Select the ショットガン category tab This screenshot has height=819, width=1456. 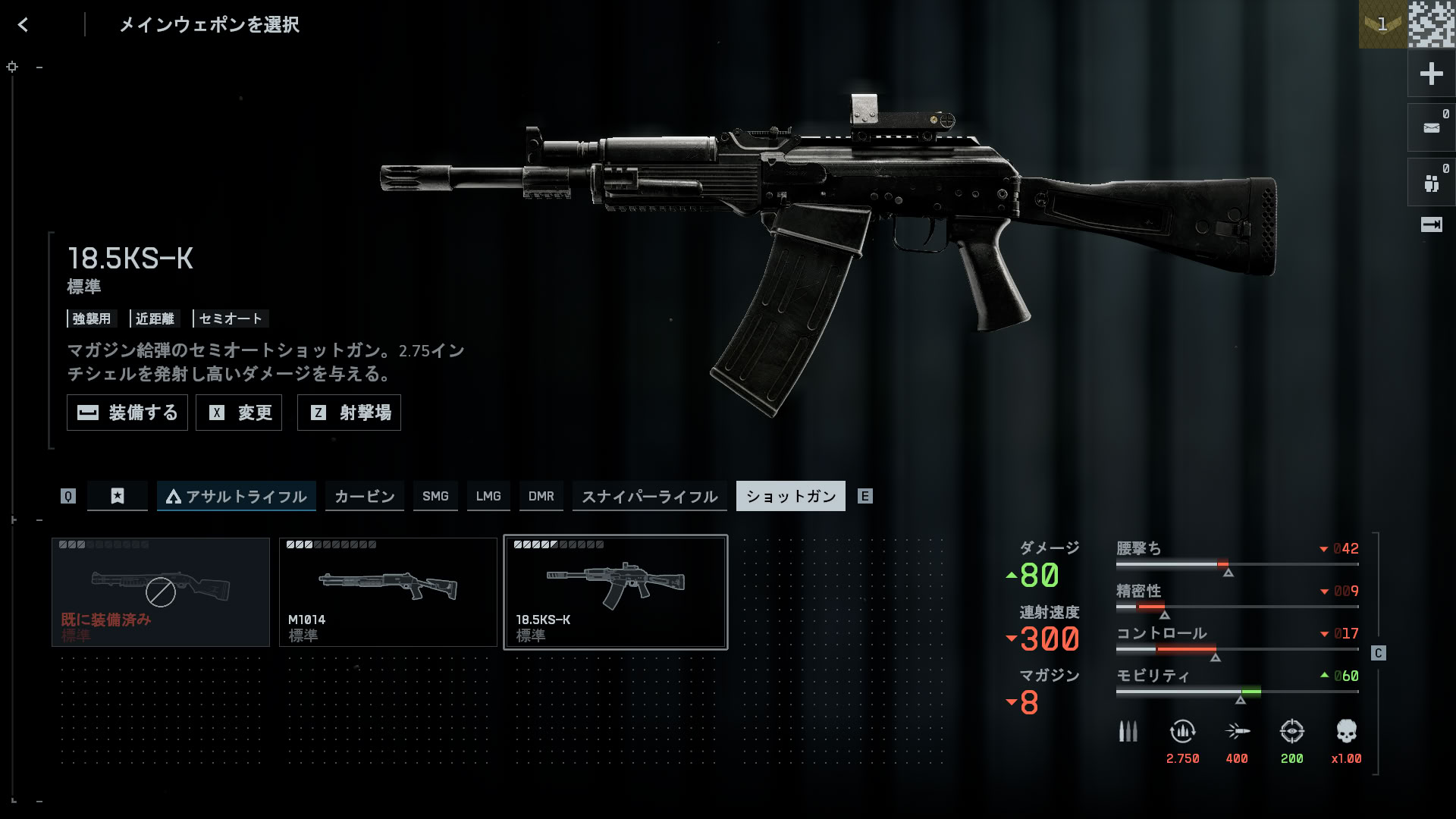(791, 496)
